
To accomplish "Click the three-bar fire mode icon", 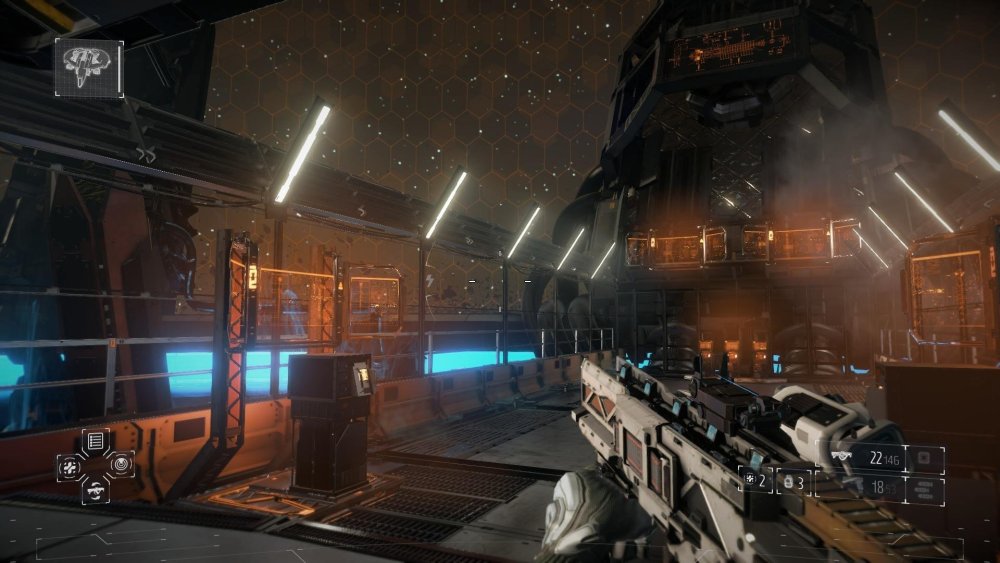I will point(924,487).
